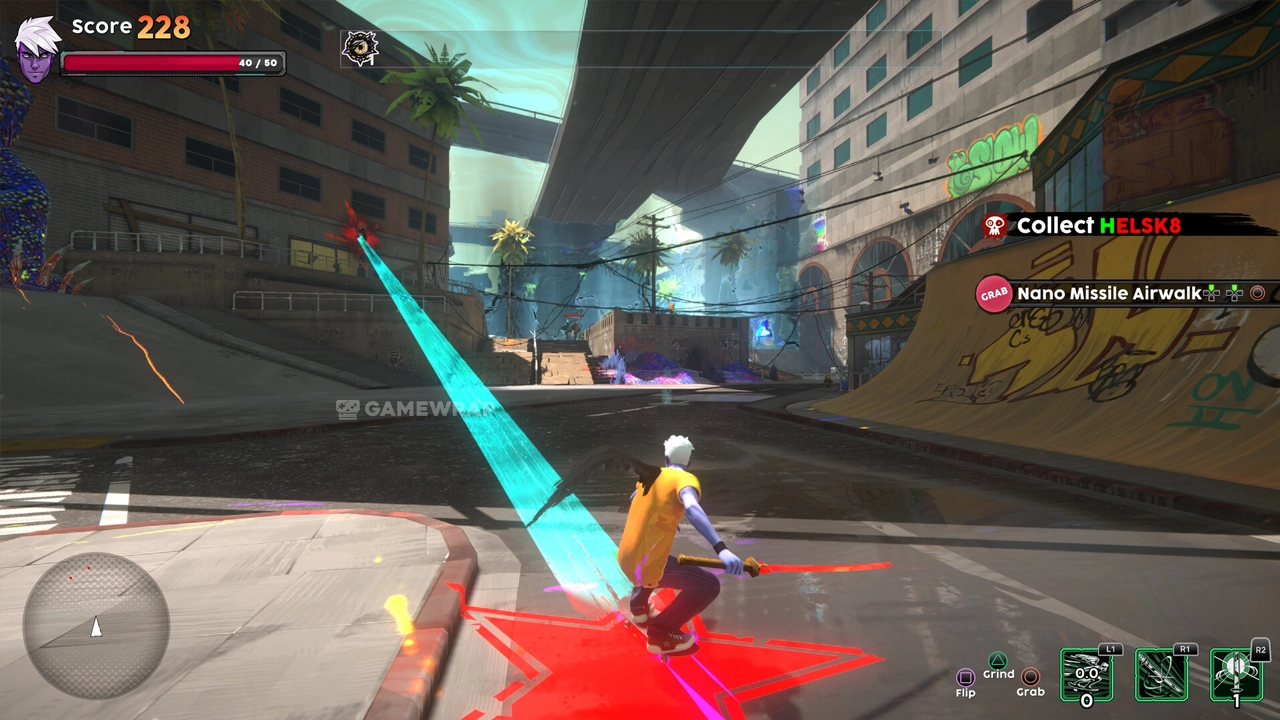Image resolution: width=1280 pixels, height=720 pixels.
Task: Trigger the glowing sword burst ability
Action: 1236,674
